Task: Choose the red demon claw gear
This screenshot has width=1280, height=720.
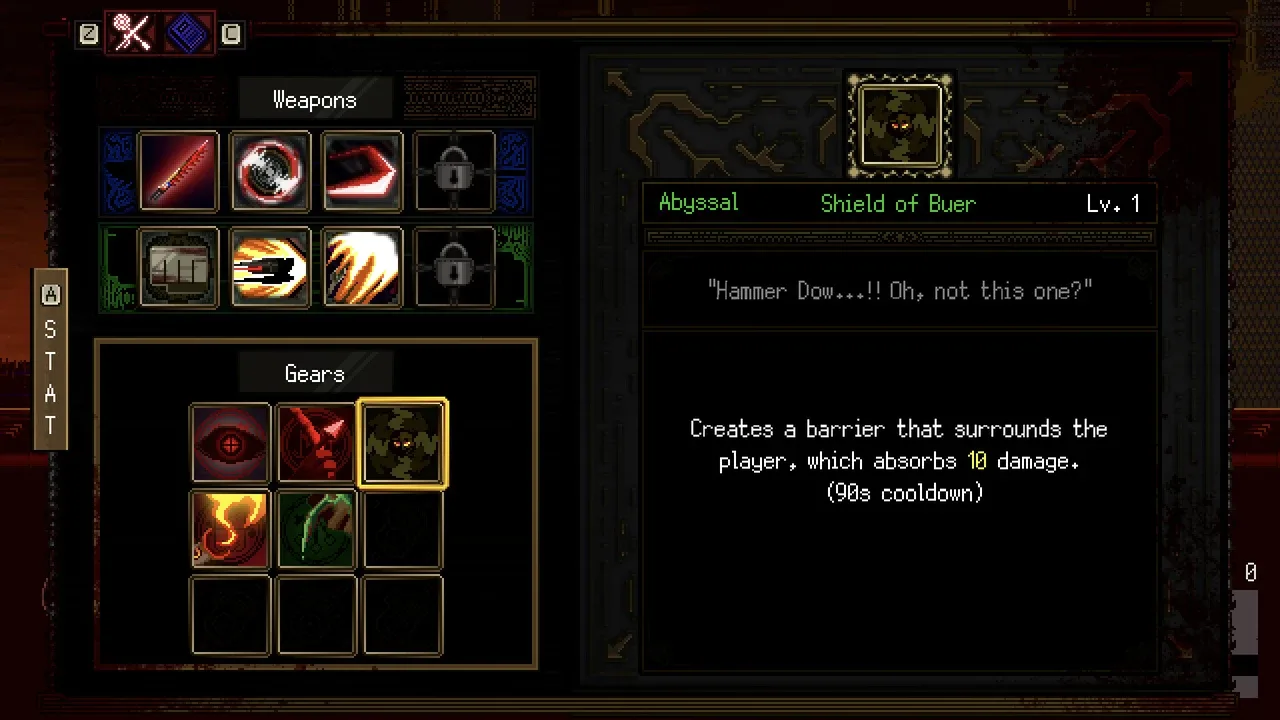Action: (x=316, y=443)
